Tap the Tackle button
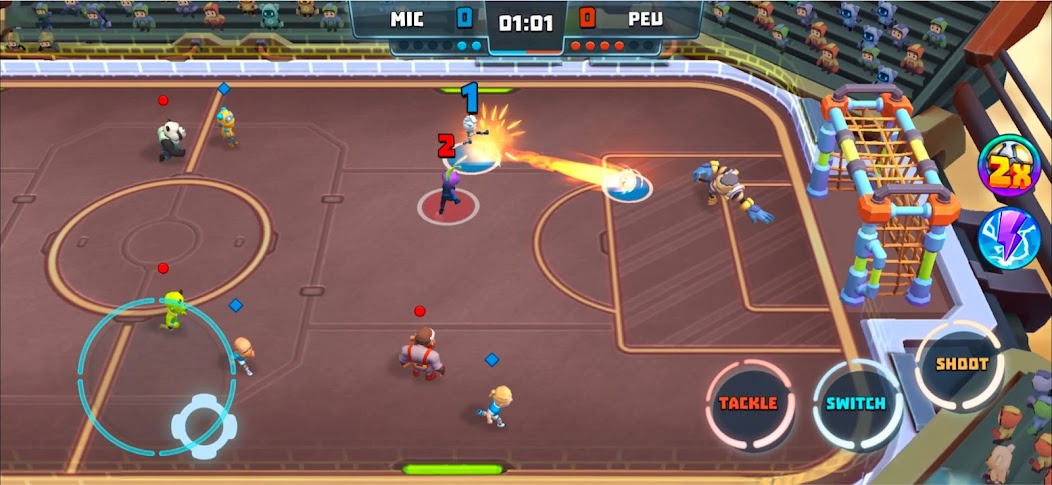The image size is (1052, 485). 748,404
